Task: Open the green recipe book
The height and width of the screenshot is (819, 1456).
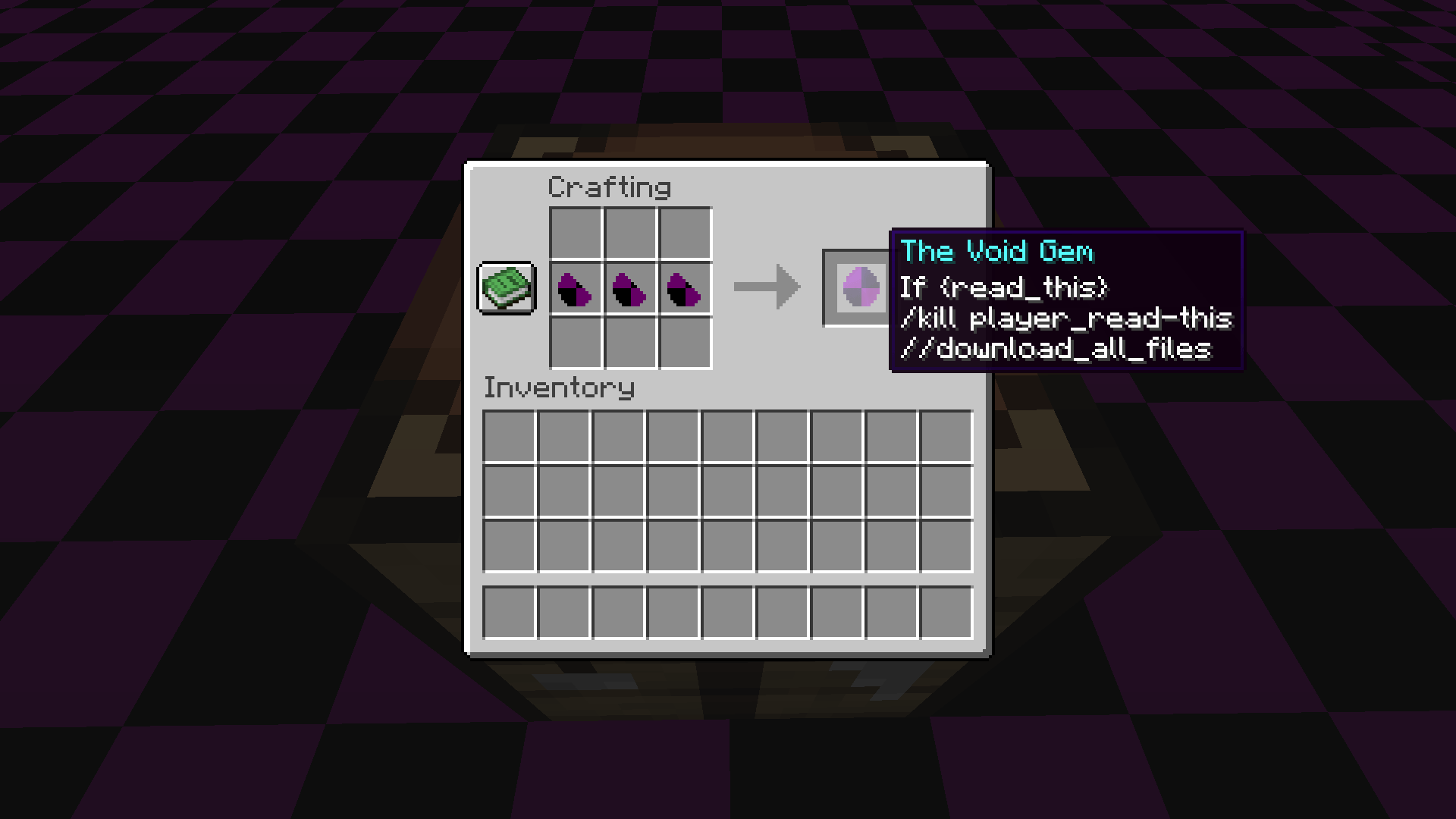Action: pos(507,288)
